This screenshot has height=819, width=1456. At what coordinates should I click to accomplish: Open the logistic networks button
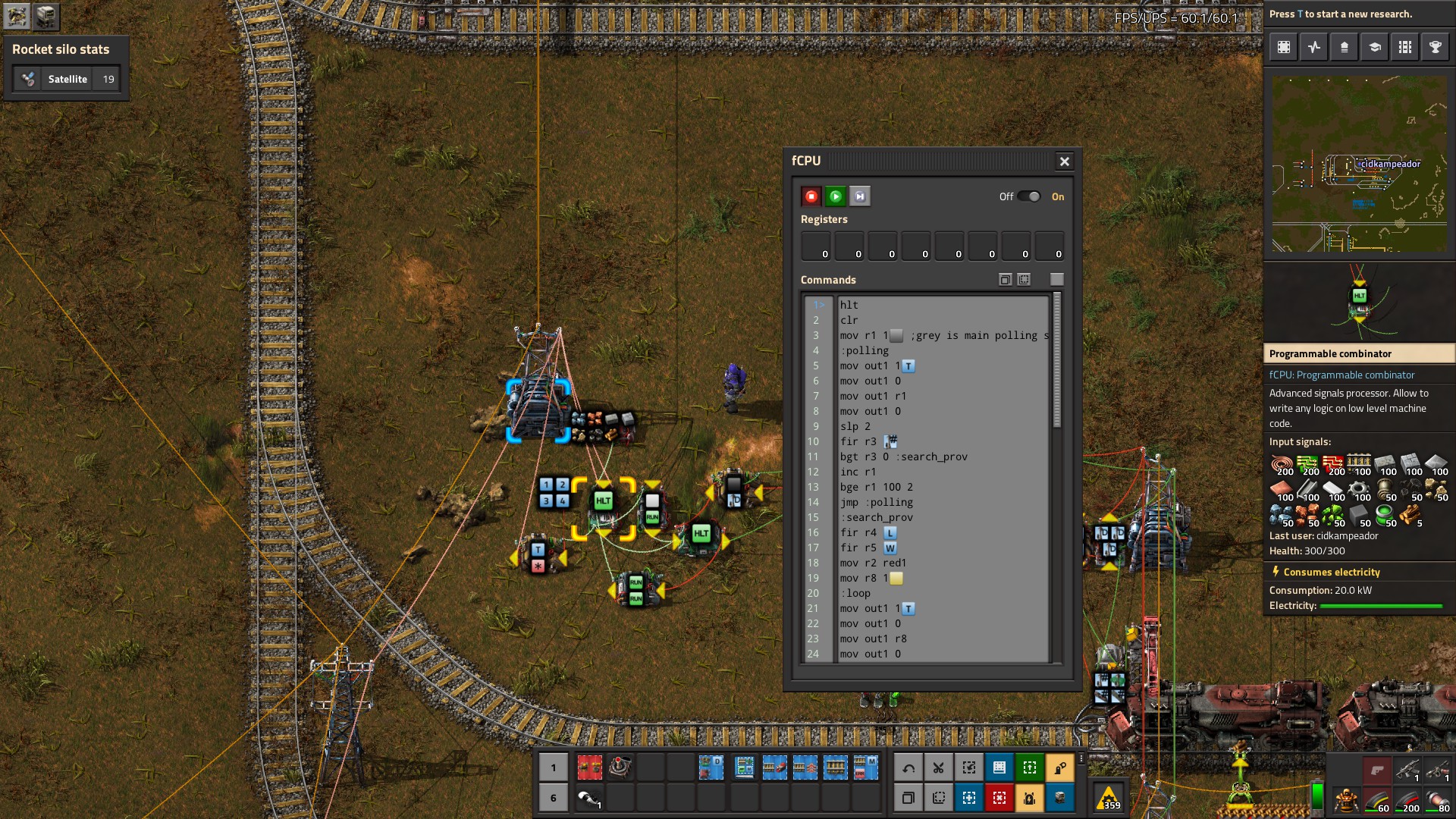click(1344, 47)
